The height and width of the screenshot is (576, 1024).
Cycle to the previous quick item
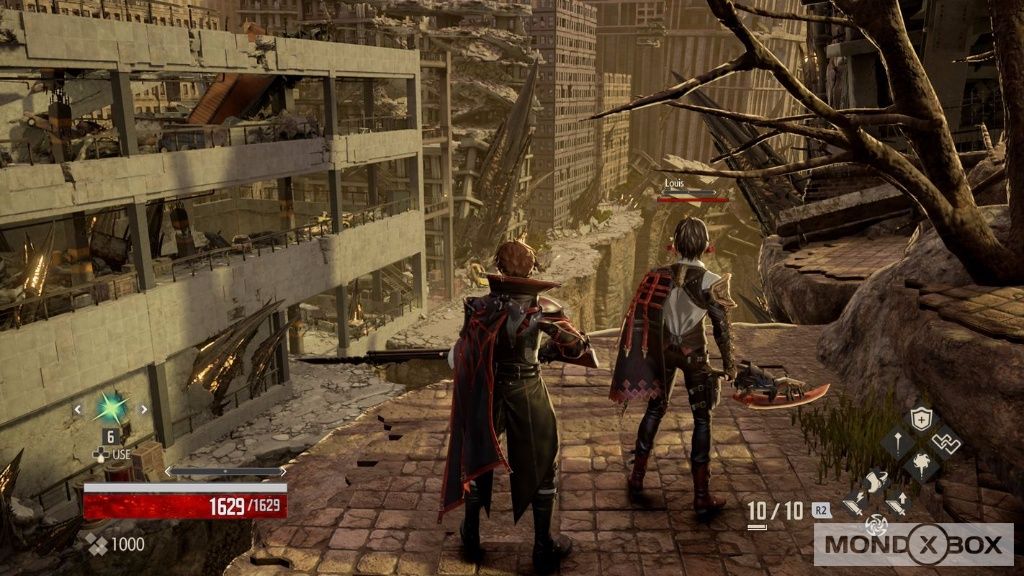(x=78, y=409)
